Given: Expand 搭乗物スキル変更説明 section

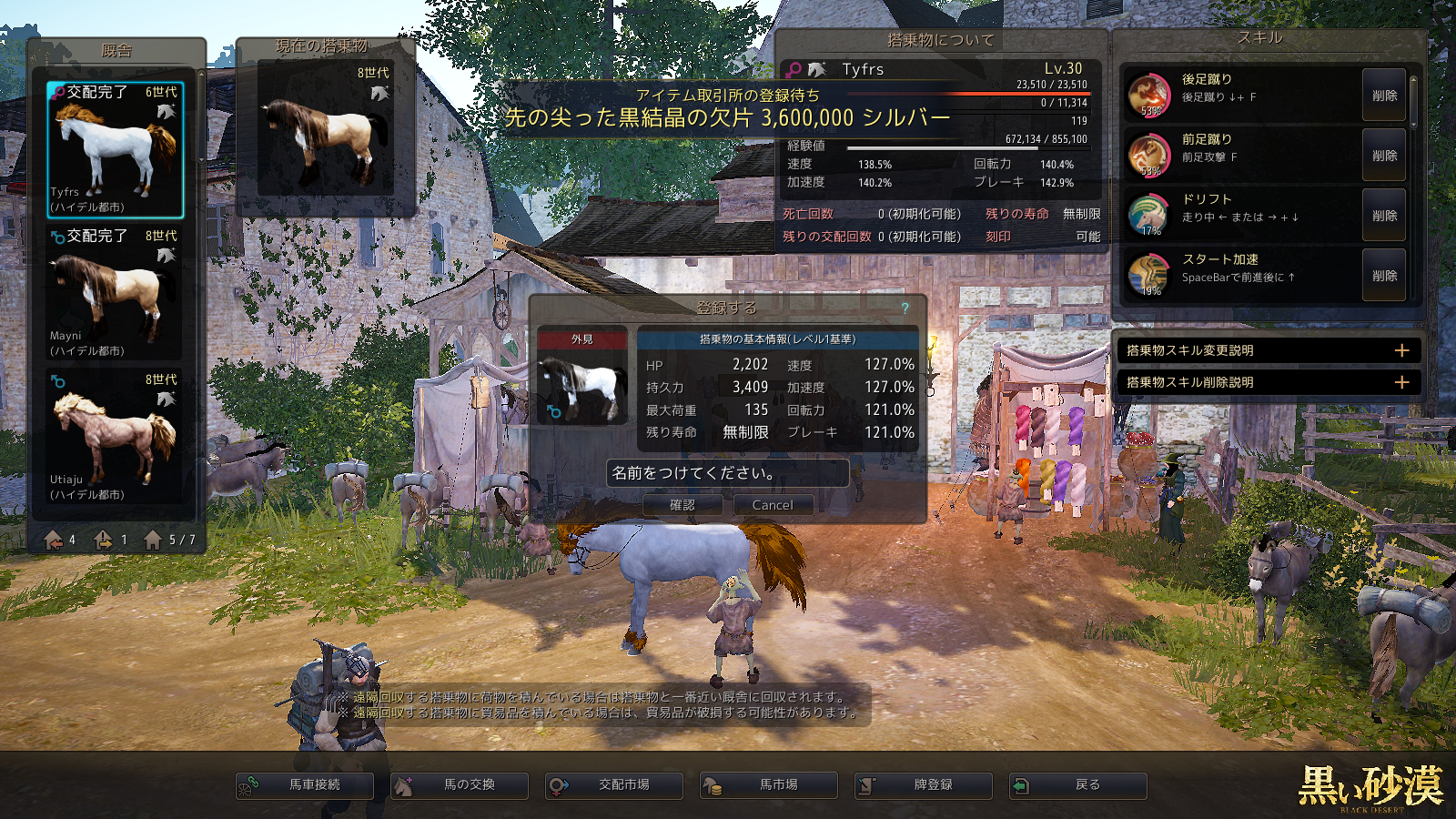Looking at the screenshot, I should coord(1401,350).
